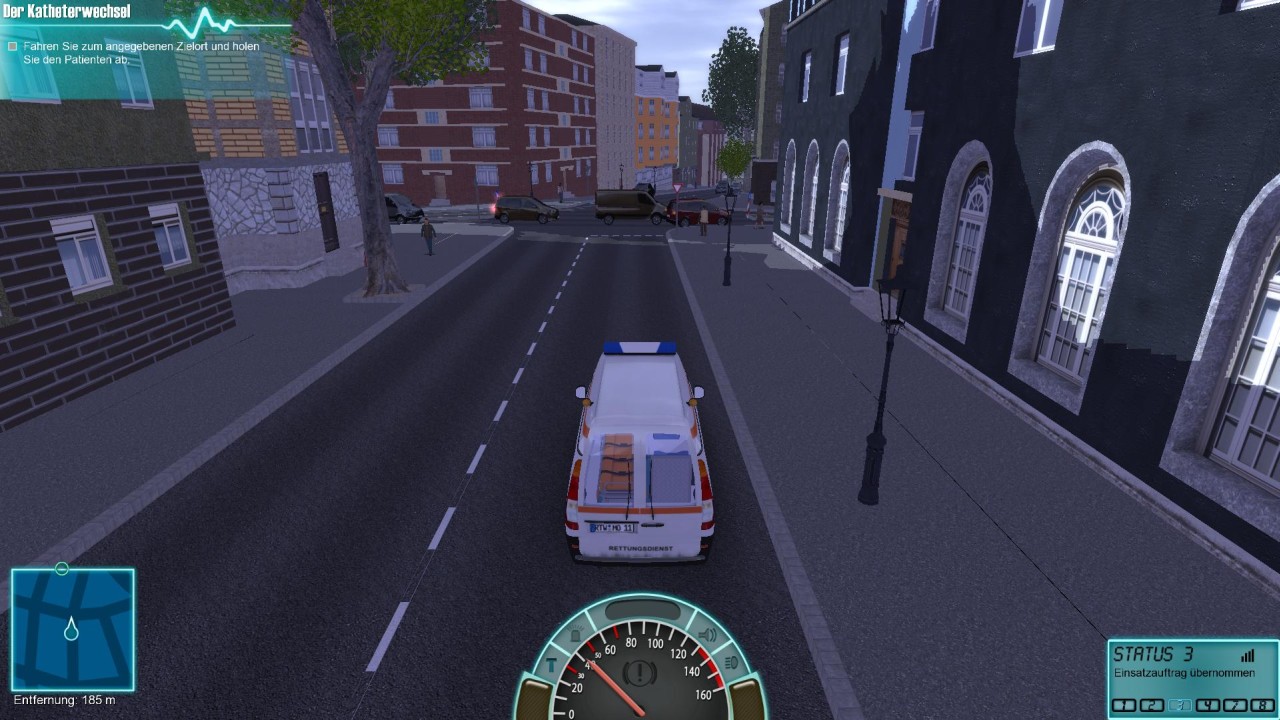This screenshot has width=1280, height=720.
Task: Select the highlighted status 3 button
Action: pyautogui.click(x=1180, y=705)
